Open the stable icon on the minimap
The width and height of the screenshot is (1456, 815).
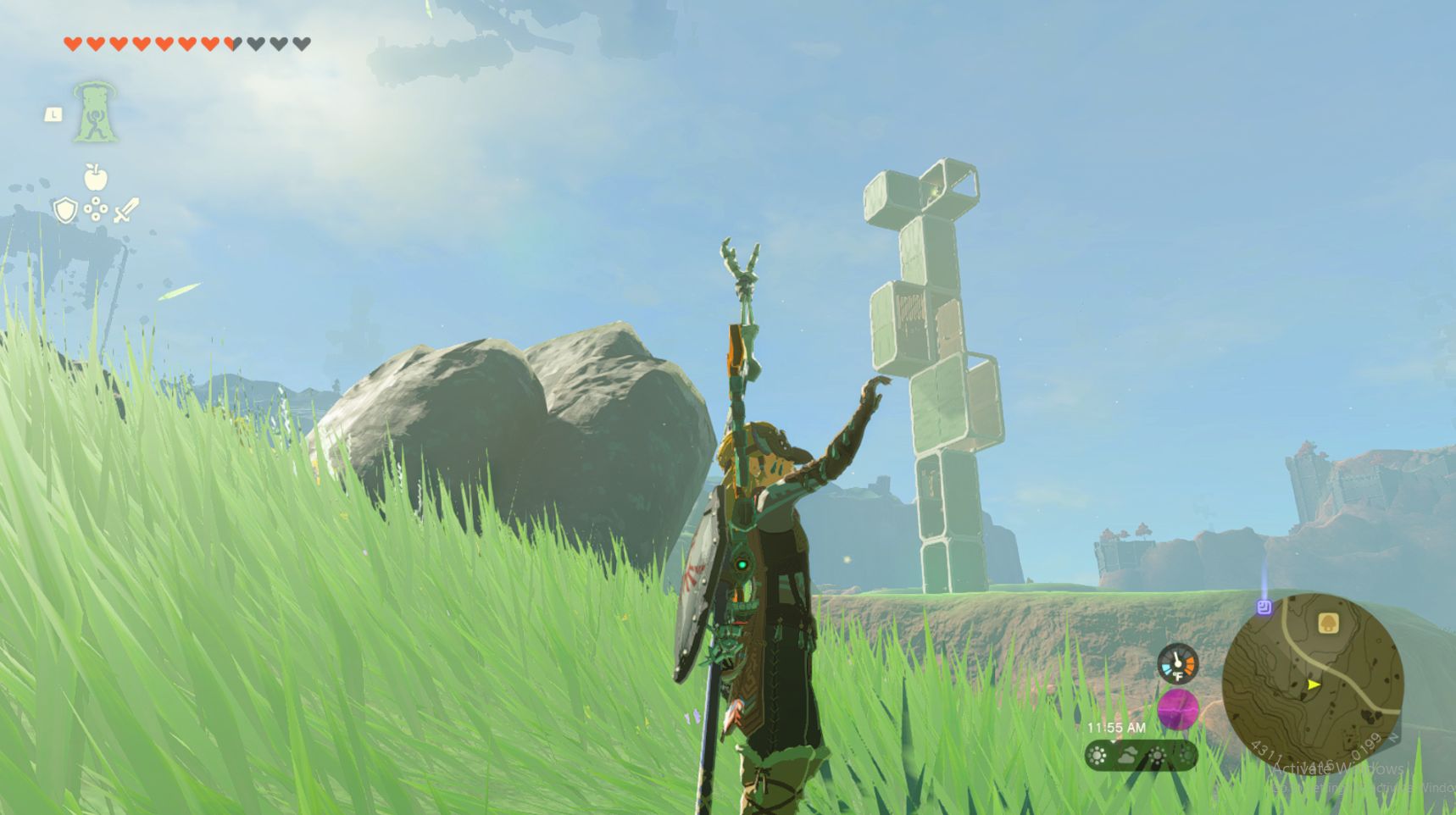(x=1328, y=624)
